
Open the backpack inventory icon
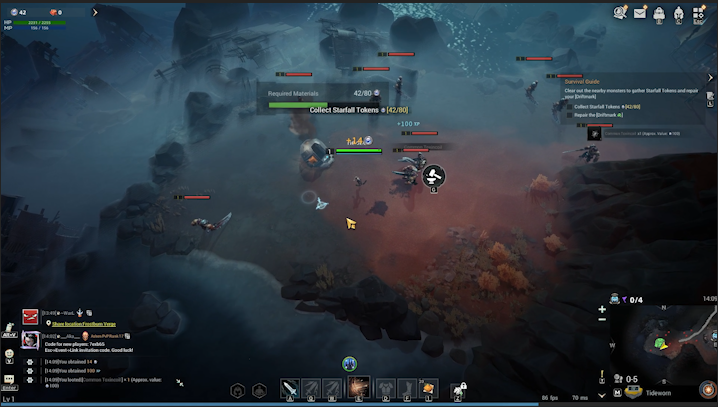tap(660, 14)
